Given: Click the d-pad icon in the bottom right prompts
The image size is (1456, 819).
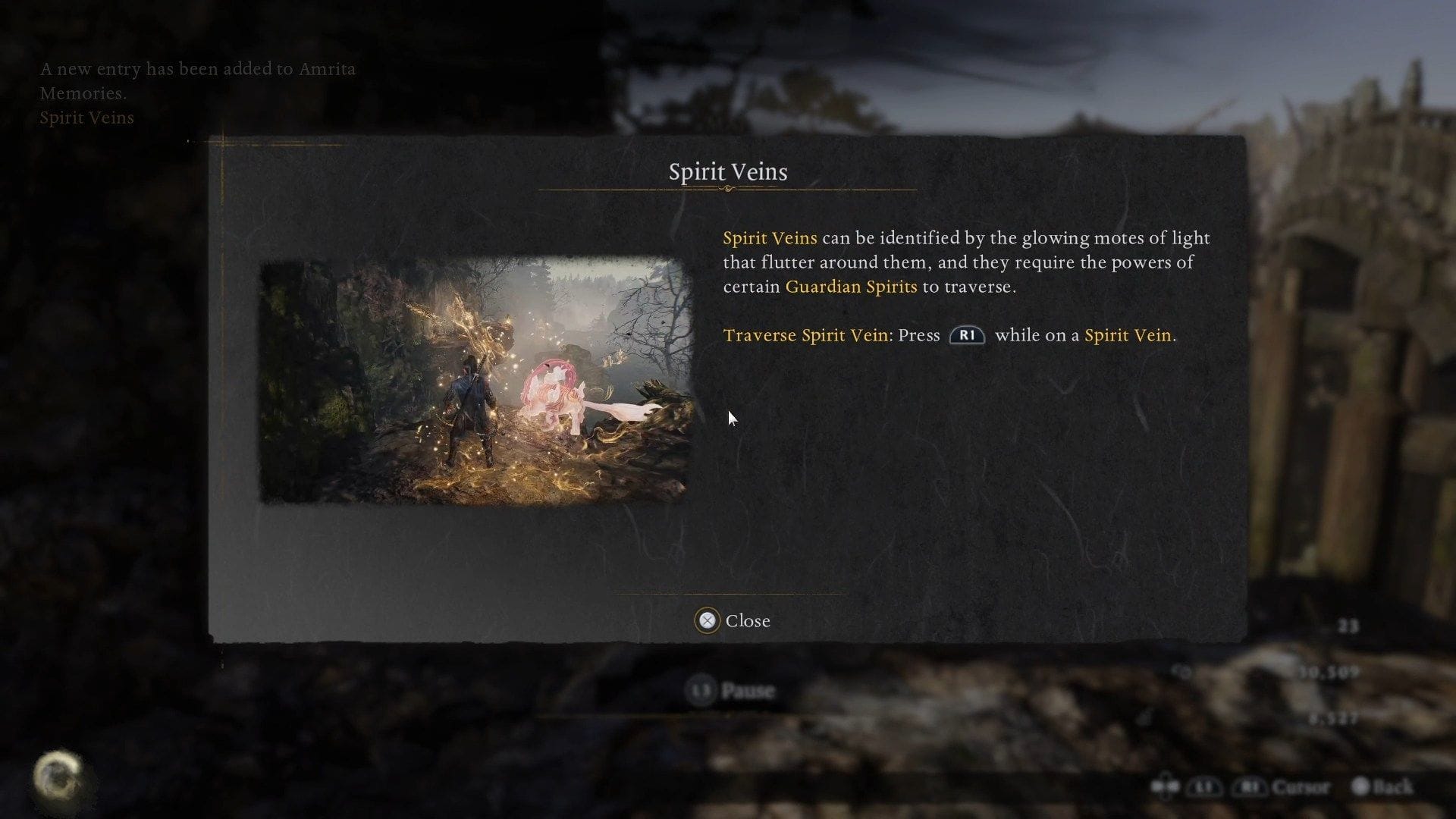Looking at the screenshot, I should 1164,786.
